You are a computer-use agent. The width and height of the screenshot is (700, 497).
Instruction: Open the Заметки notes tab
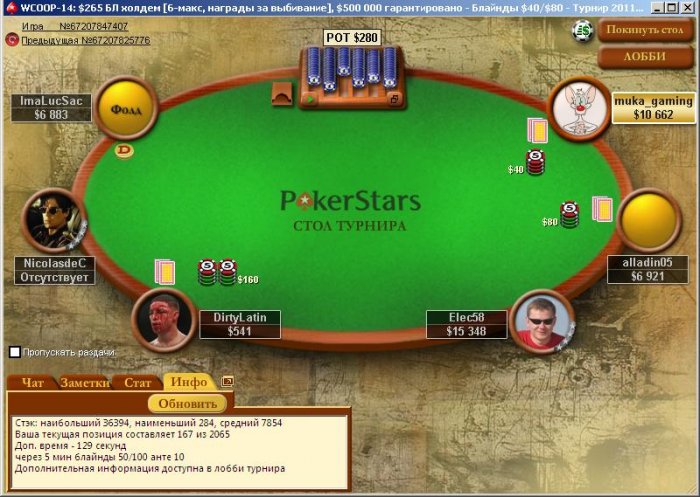click(x=84, y=382)
